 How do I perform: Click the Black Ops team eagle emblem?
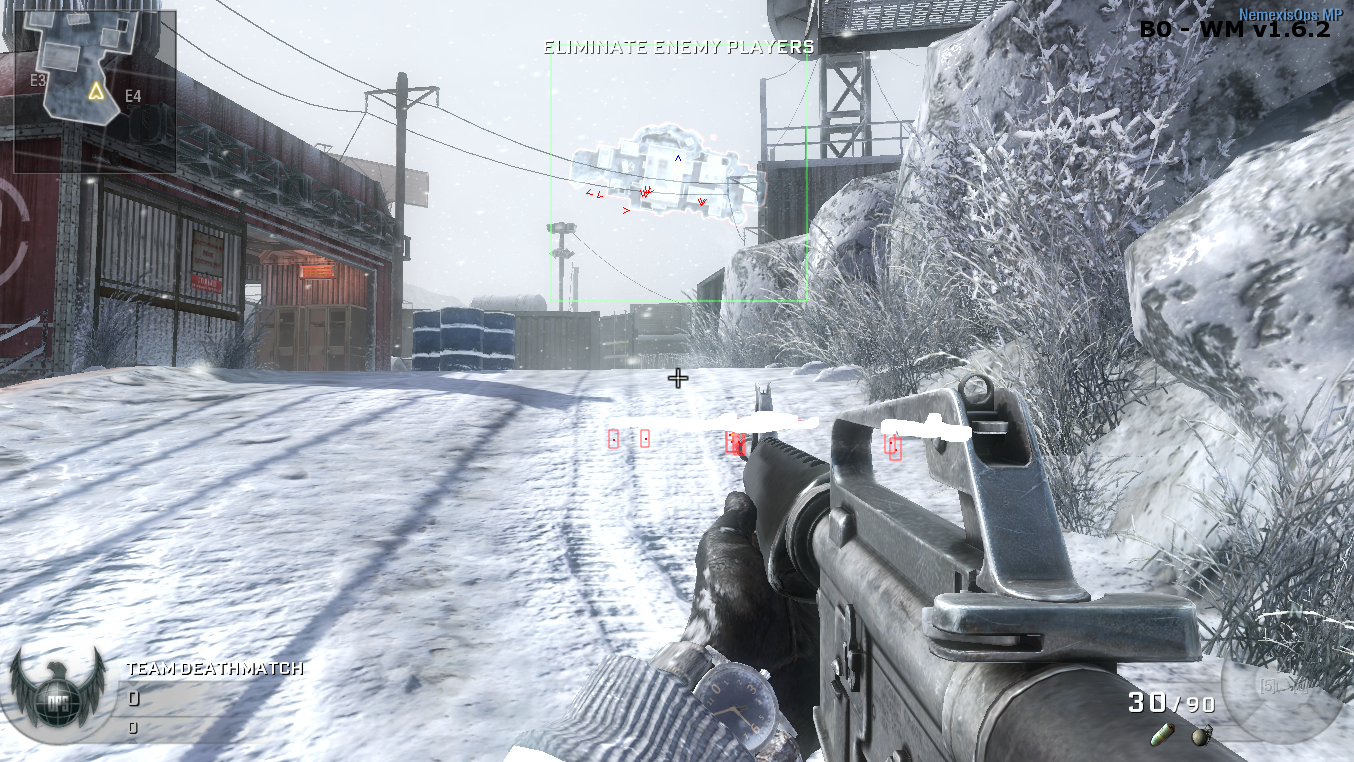pos(57,691)
